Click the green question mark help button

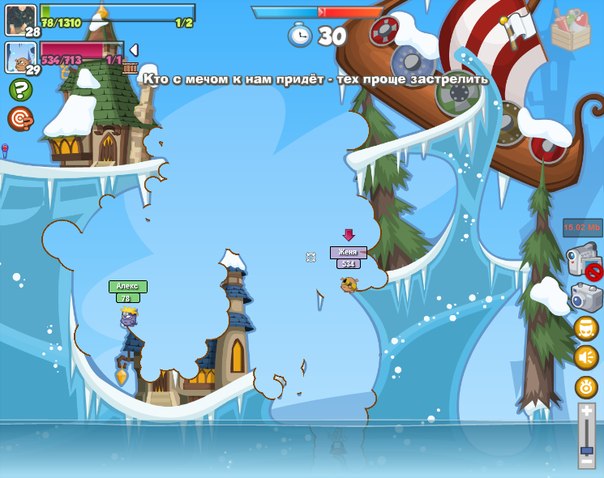pyautogui.click(x=18, y=90)
